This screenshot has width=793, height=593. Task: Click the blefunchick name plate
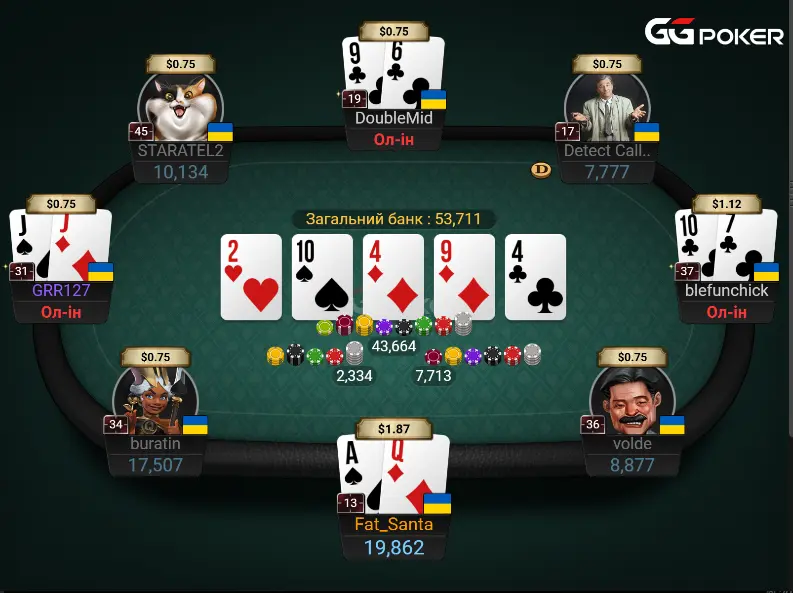726,290
